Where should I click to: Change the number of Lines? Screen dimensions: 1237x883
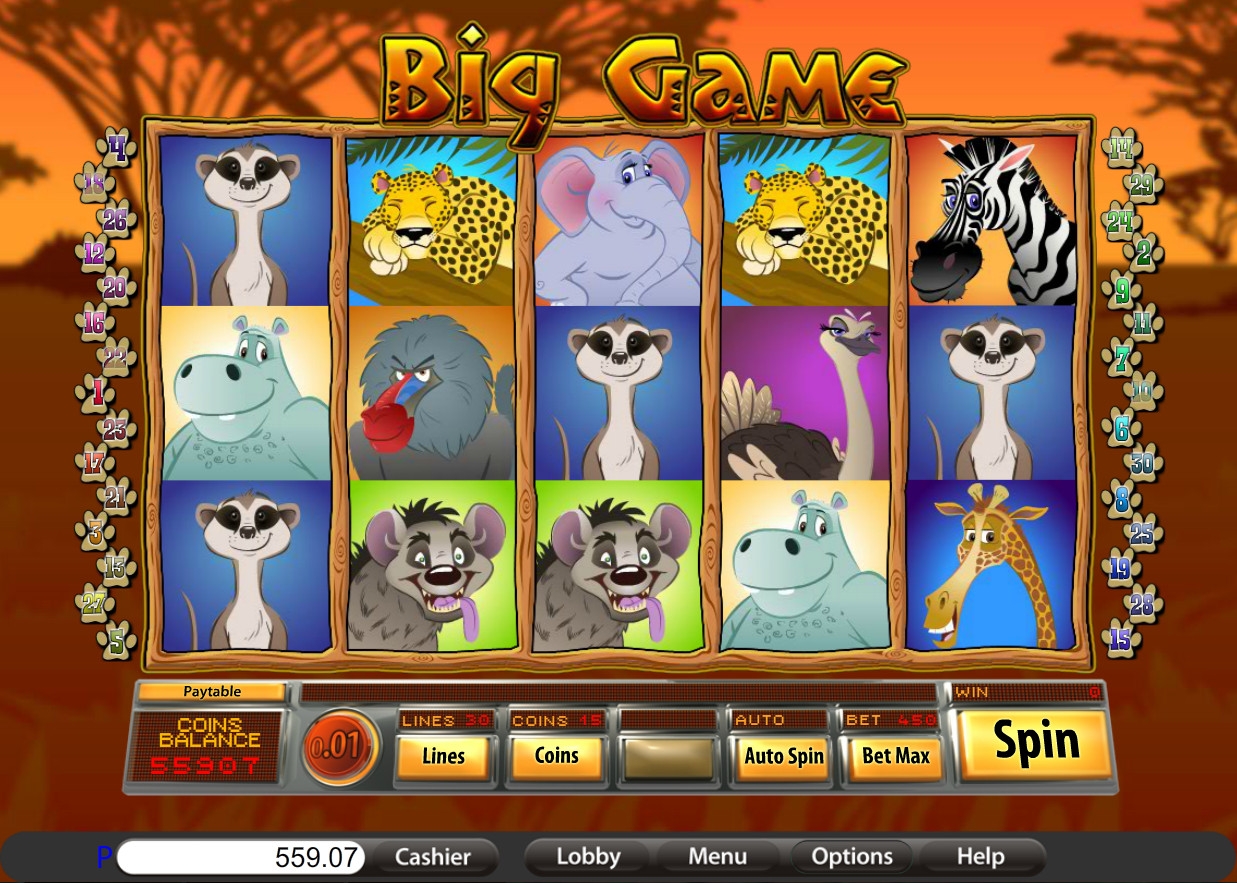443,757
